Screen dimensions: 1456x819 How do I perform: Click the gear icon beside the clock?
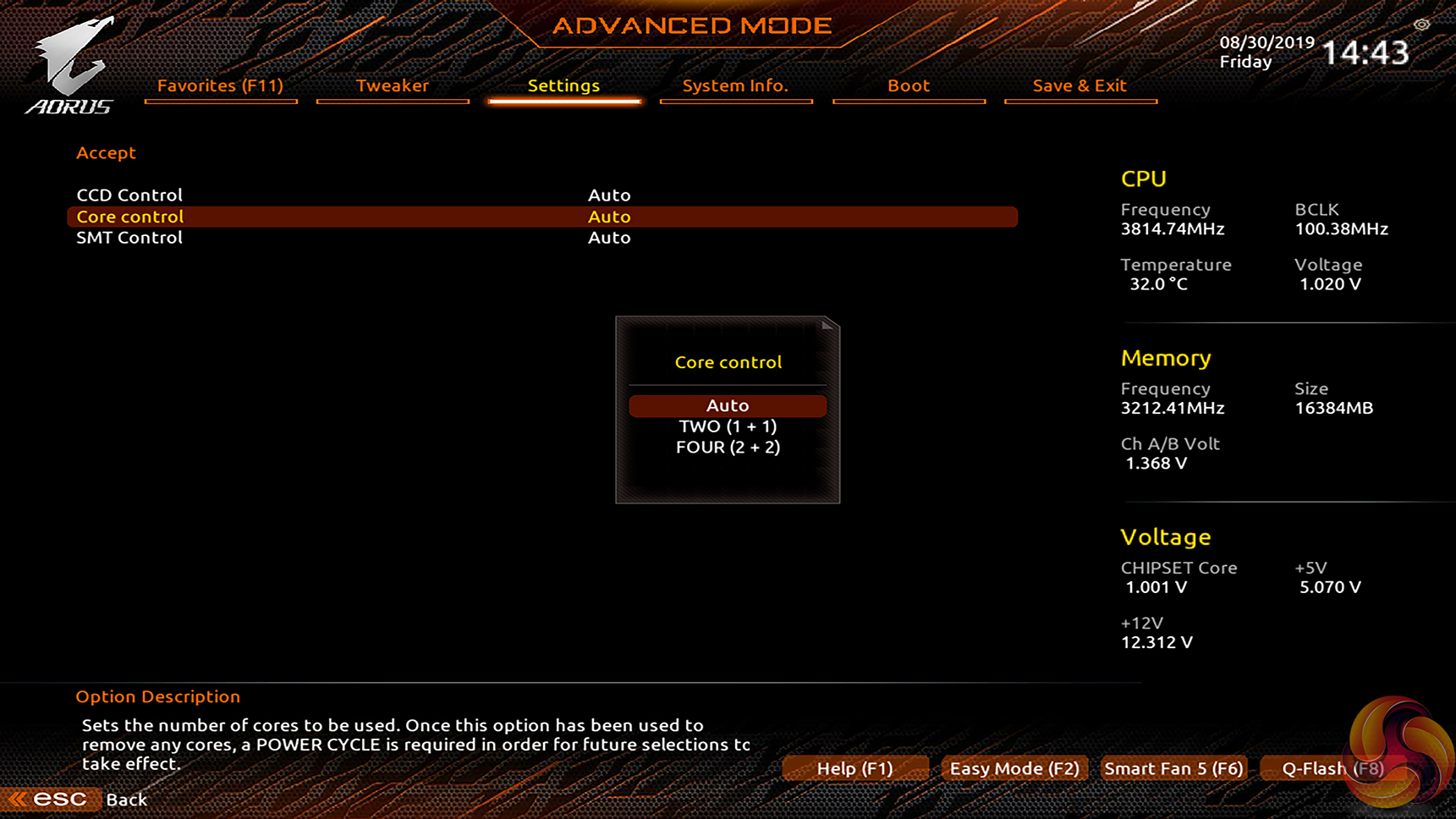pos(1421,25)
